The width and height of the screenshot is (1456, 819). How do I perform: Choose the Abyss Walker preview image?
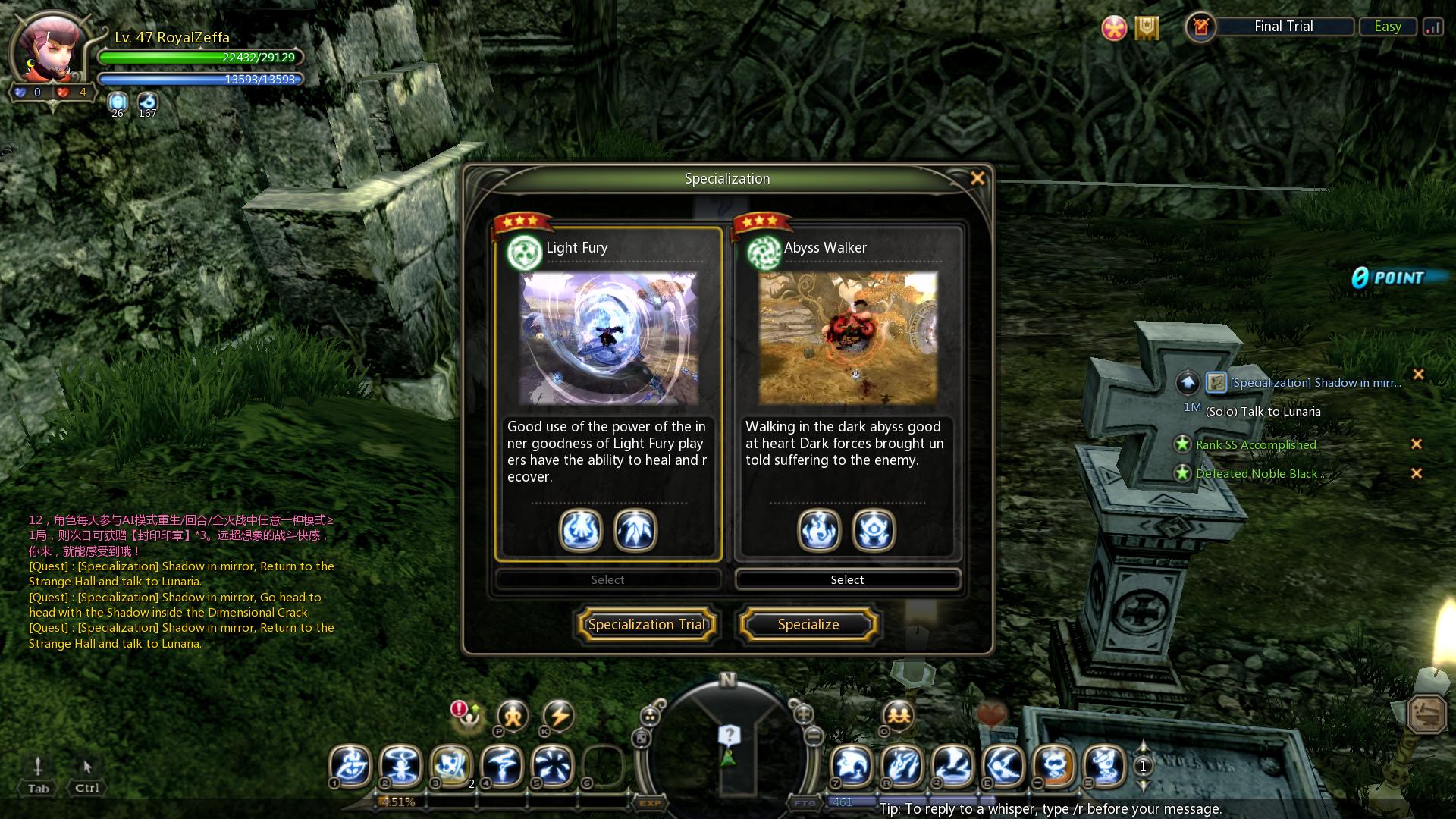pos(848,338)
